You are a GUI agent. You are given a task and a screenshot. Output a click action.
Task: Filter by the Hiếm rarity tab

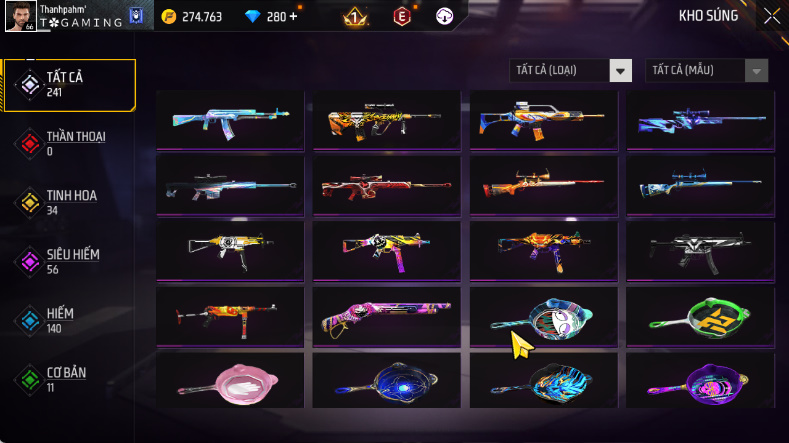(x=70, y=320)
